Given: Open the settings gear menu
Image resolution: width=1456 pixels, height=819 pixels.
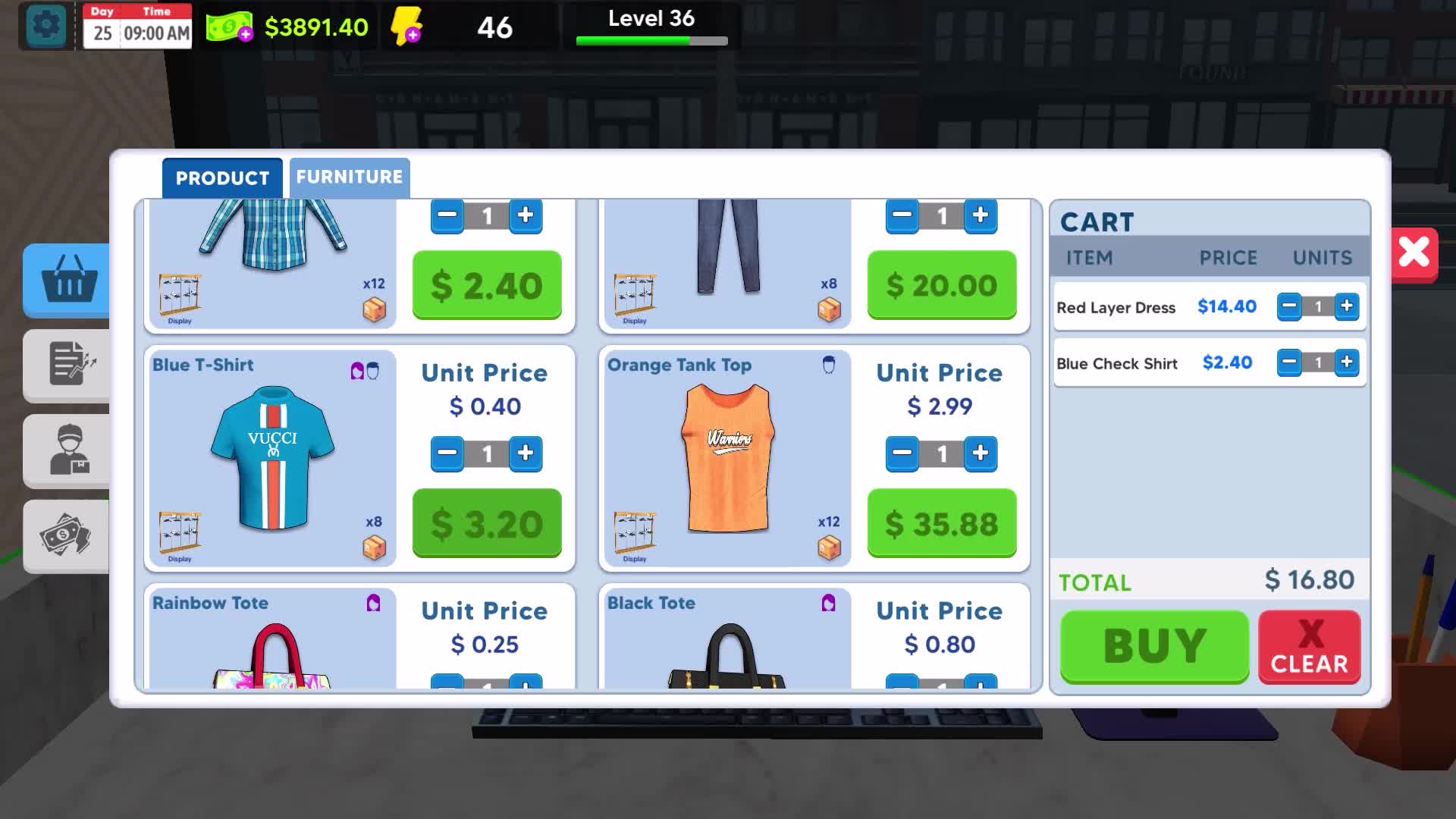Looking at the screenshot, I should point(46,27).
